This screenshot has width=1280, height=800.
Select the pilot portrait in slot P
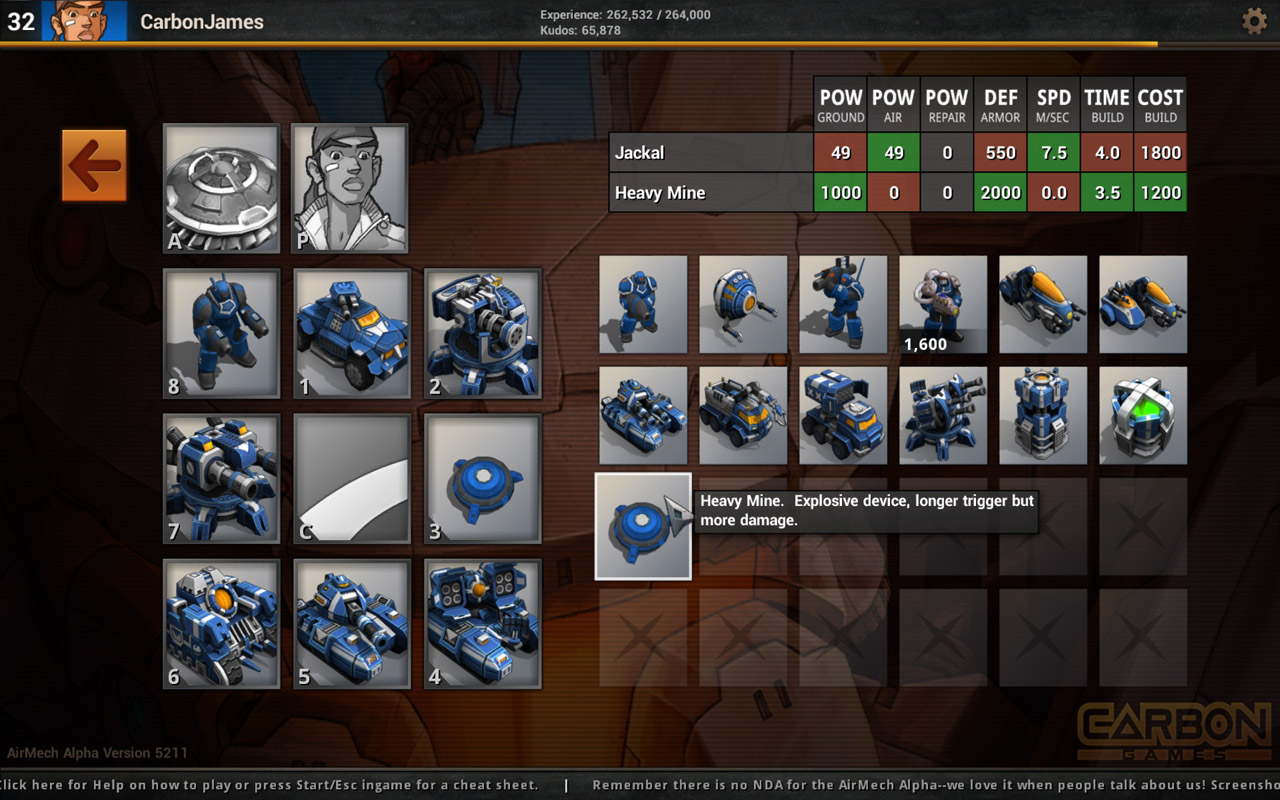[350, 188]
